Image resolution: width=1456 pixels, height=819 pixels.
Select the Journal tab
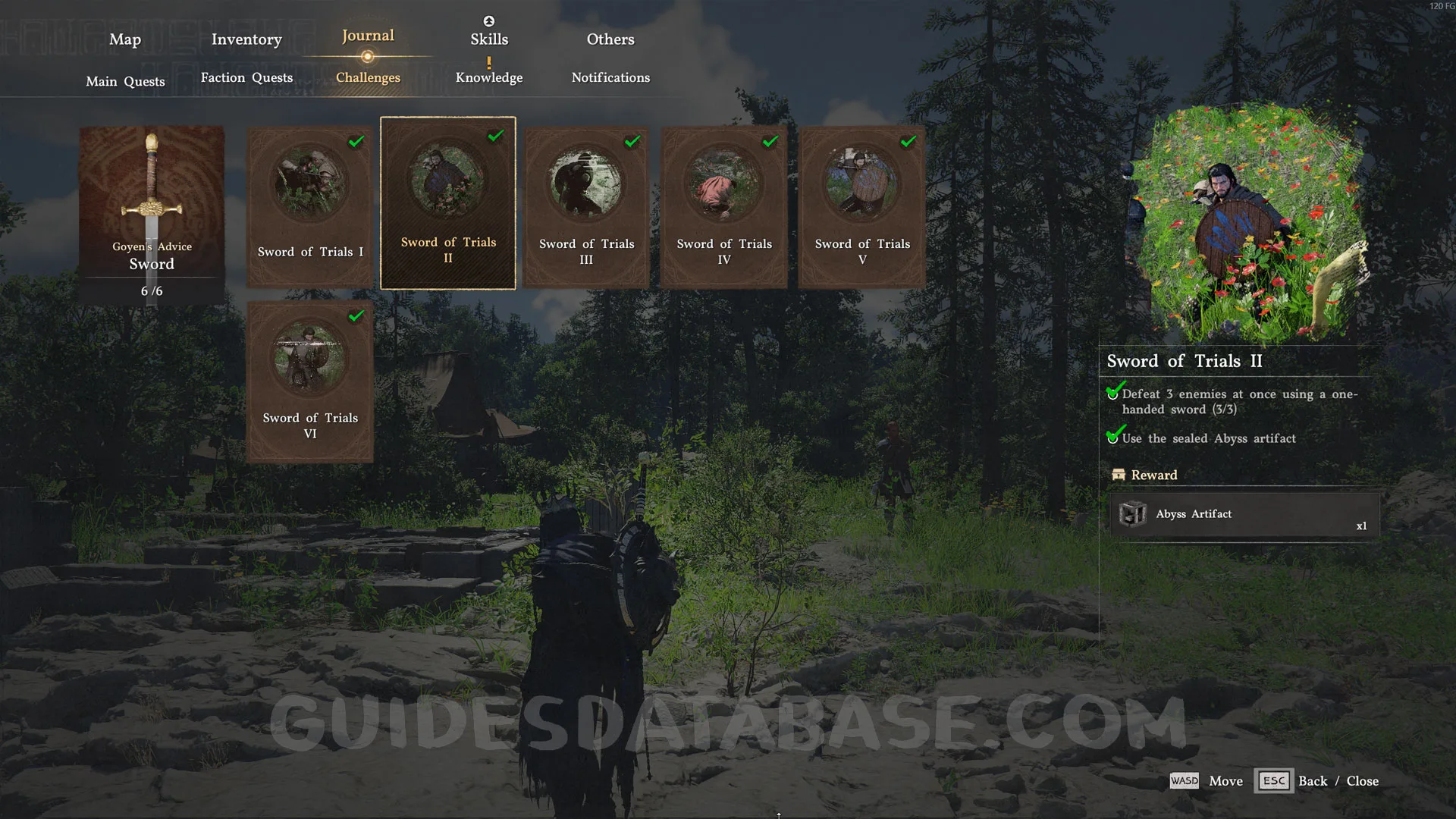368,36
